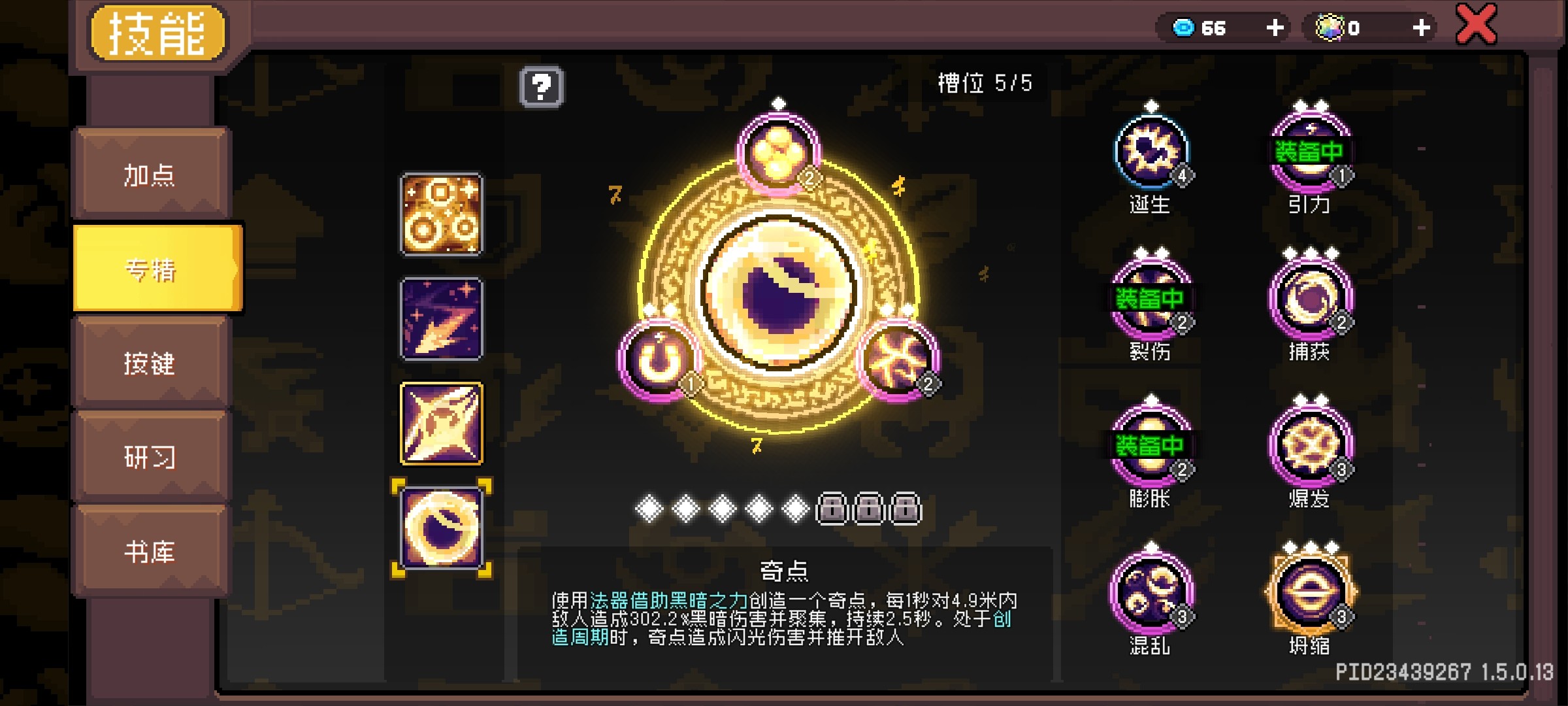Click the plus button next to 66 currency
The width and height of the screenshot is (1568, 706).
tap(1274, 27)
